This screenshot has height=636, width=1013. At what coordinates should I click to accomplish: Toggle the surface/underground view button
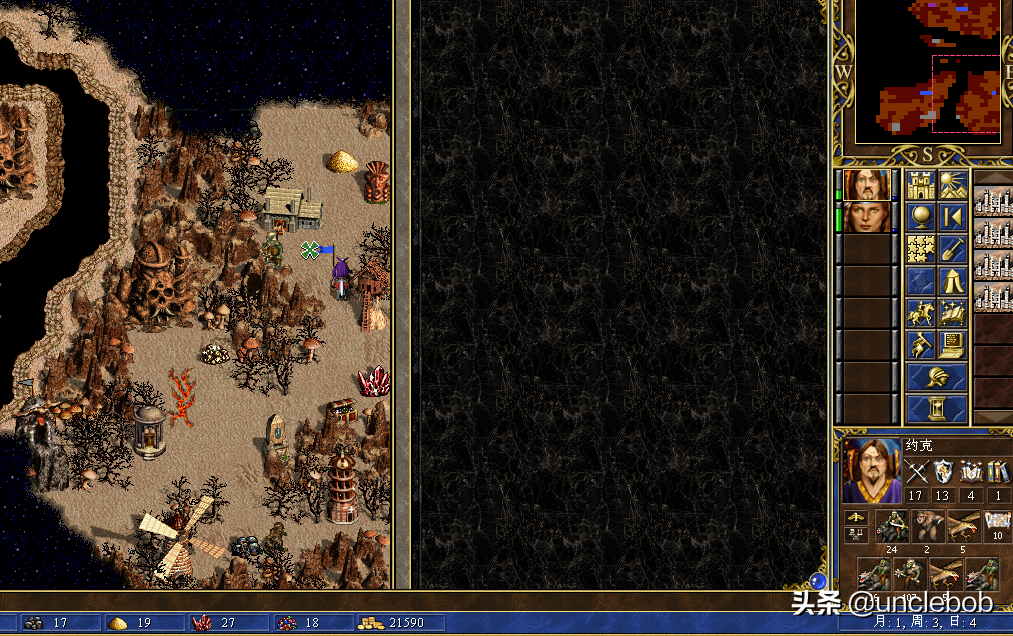(952, 185)
